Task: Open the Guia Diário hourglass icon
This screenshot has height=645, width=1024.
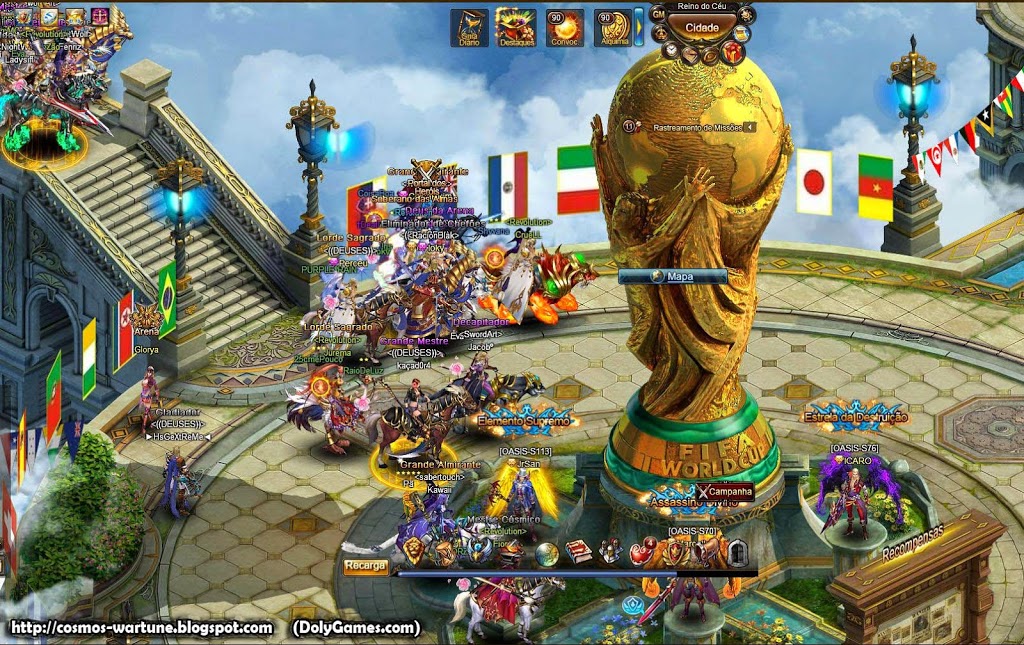Action: point(469,27)
